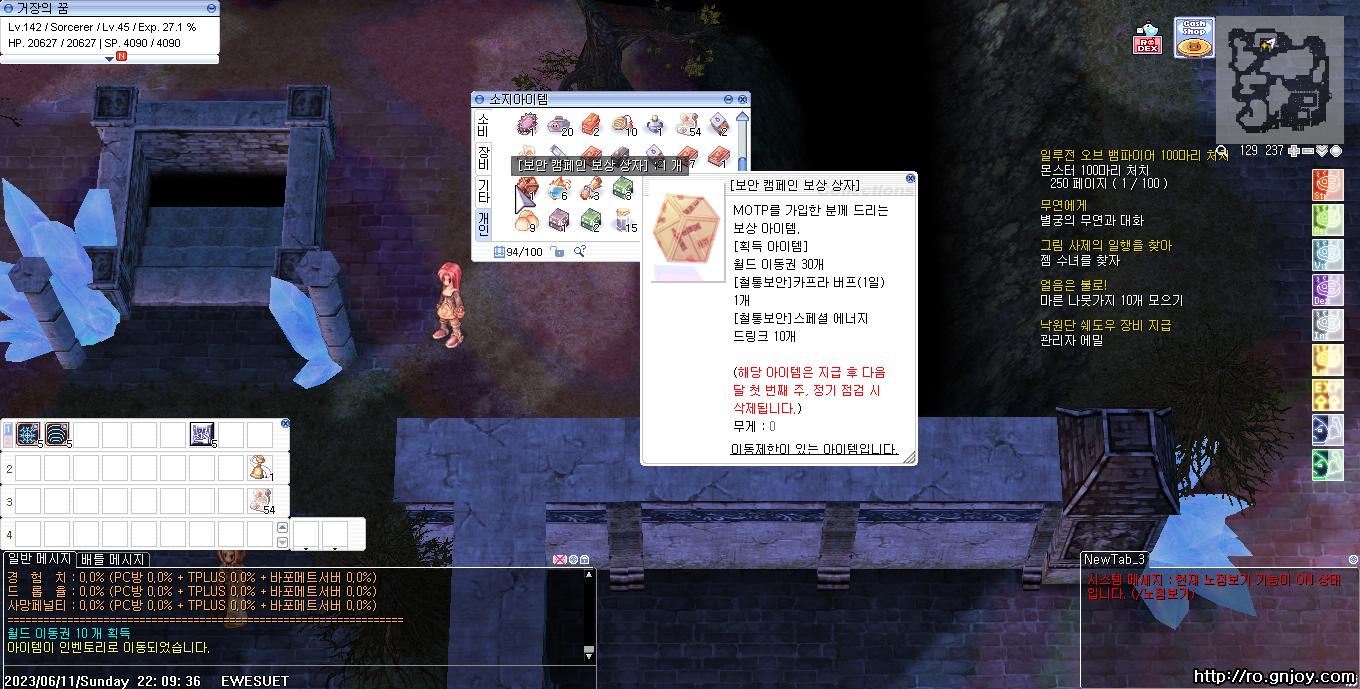The image size is (1360, 689).
Task: Toggle the inventory lock icon
Action: click(x=558, y=252)
